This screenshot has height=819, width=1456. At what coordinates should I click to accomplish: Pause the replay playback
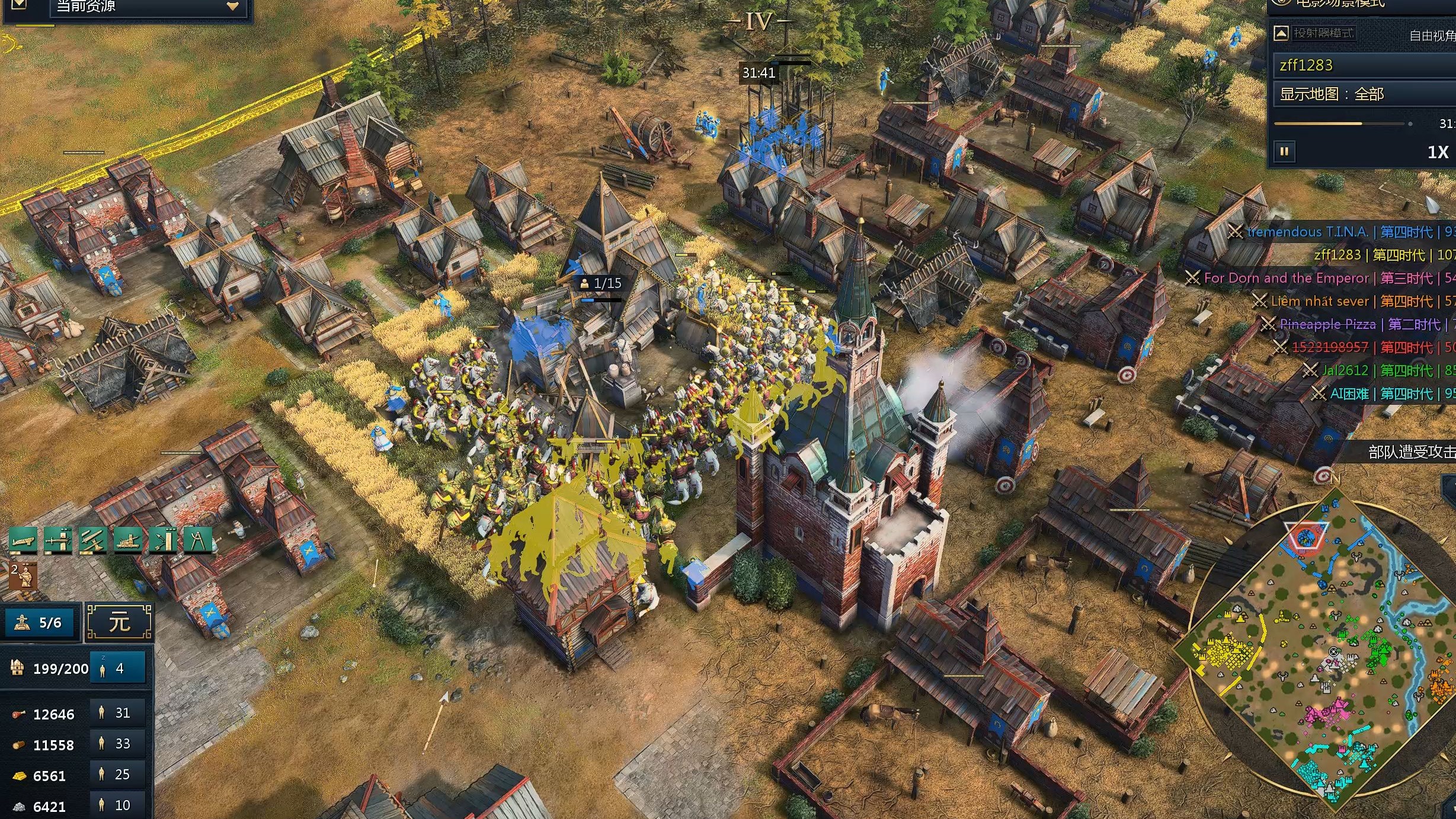point(1284,152)
